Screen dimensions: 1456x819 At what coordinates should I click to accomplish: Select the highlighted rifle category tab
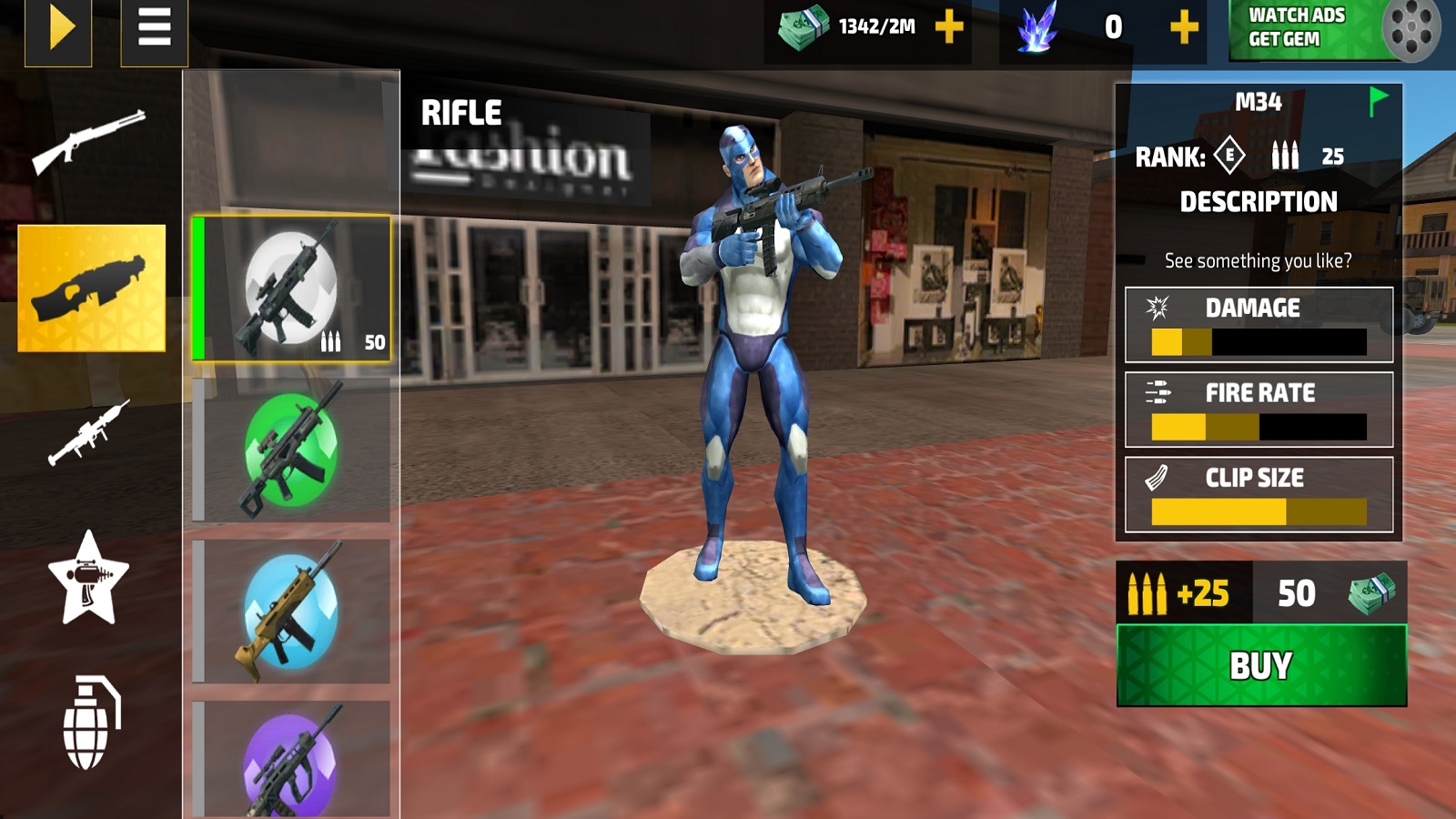[92, 288]
